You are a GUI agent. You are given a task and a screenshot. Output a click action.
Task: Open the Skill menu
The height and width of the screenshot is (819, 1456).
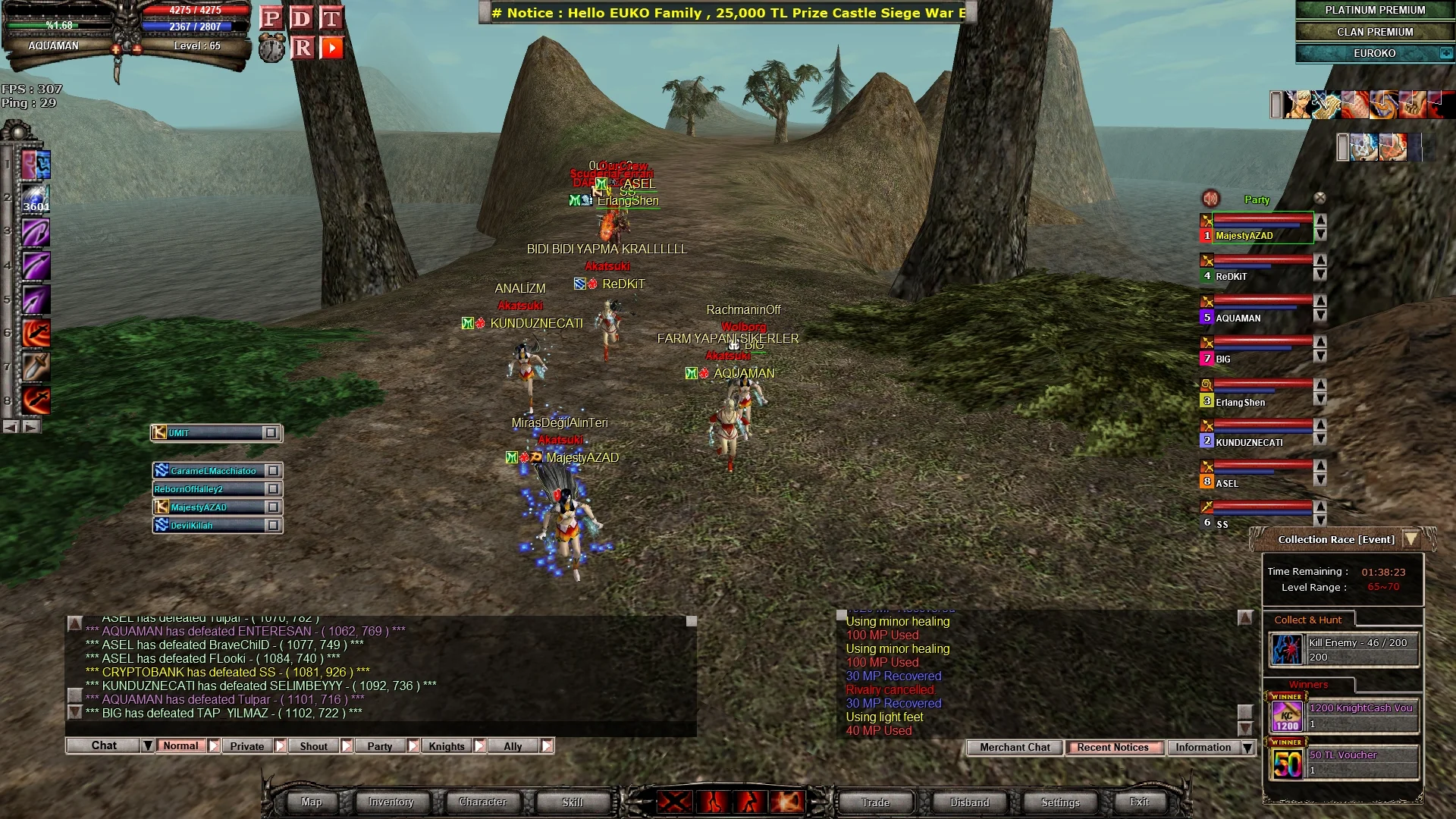pos(573,802)
